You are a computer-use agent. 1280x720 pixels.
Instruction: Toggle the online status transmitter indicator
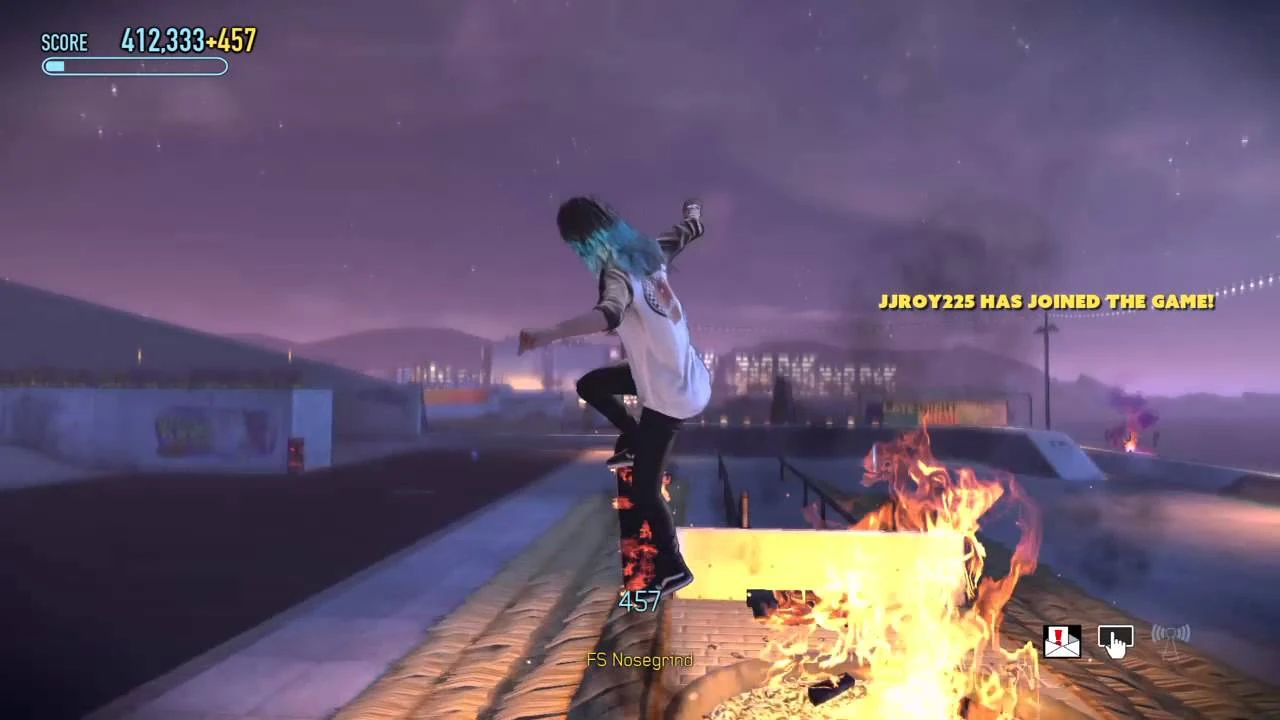[x=1169, y=634]
